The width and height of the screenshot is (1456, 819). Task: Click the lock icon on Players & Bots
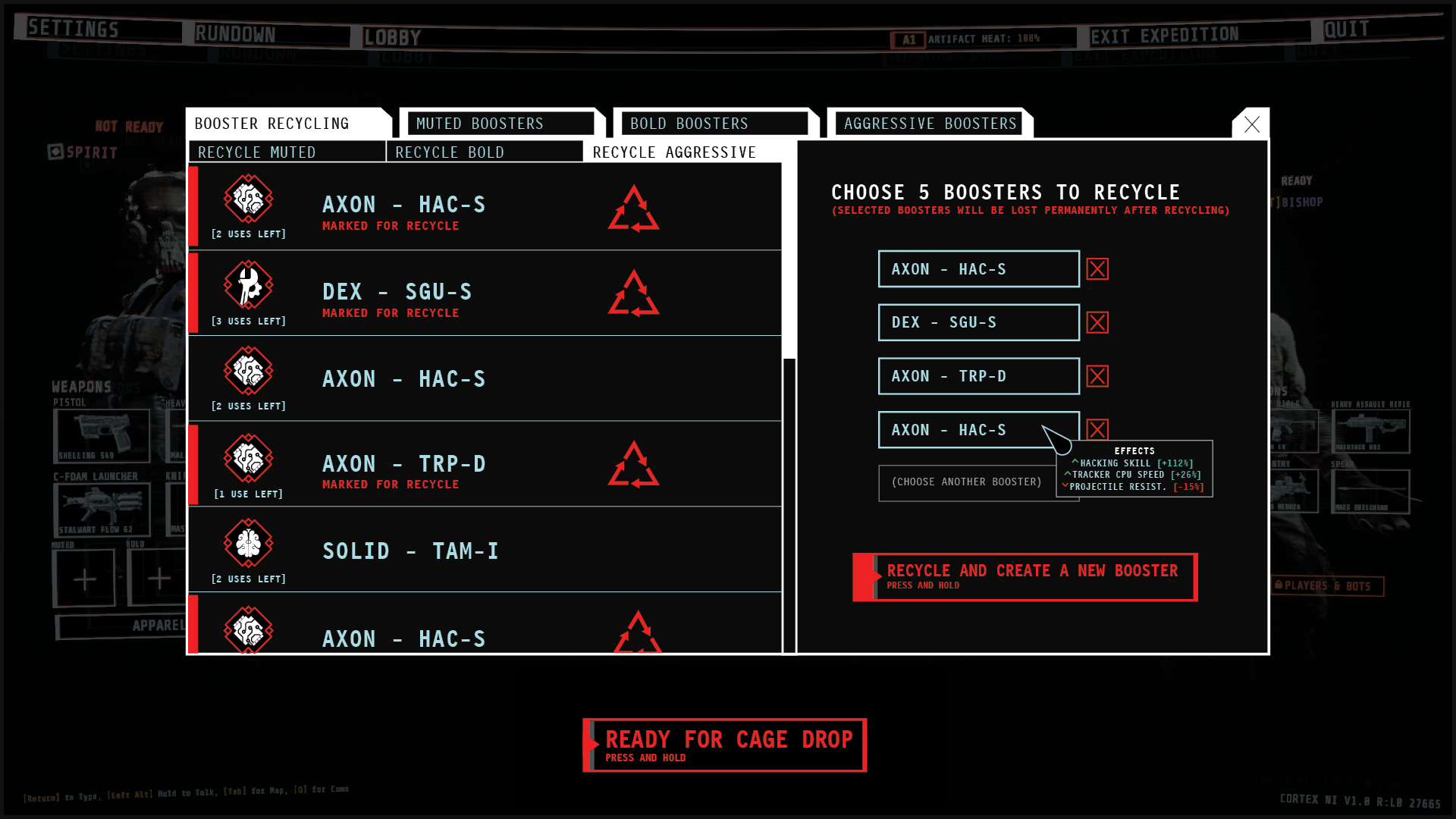pos(1279,586)
